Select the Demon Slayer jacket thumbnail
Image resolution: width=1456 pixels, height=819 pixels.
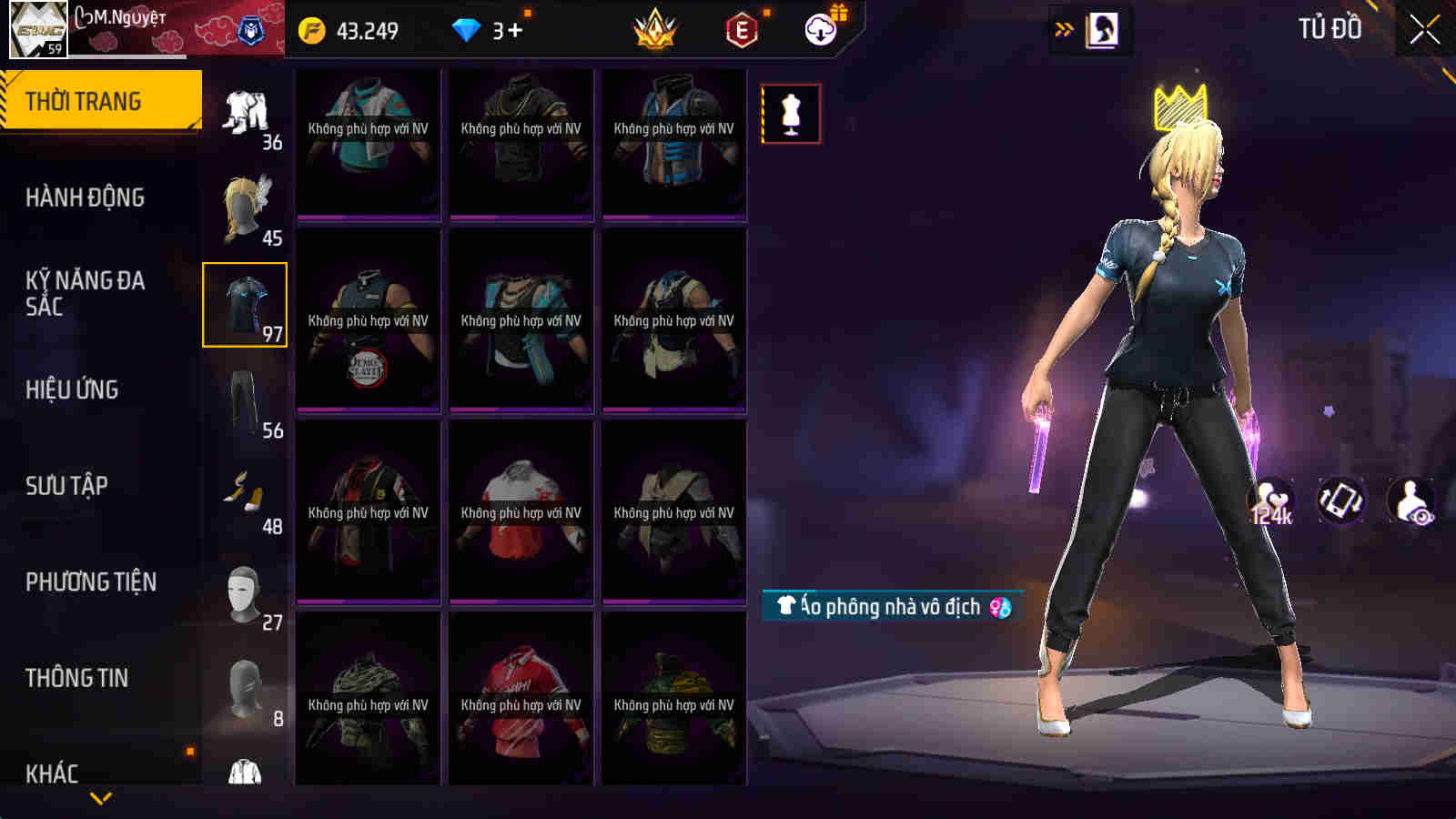(368, 320)
